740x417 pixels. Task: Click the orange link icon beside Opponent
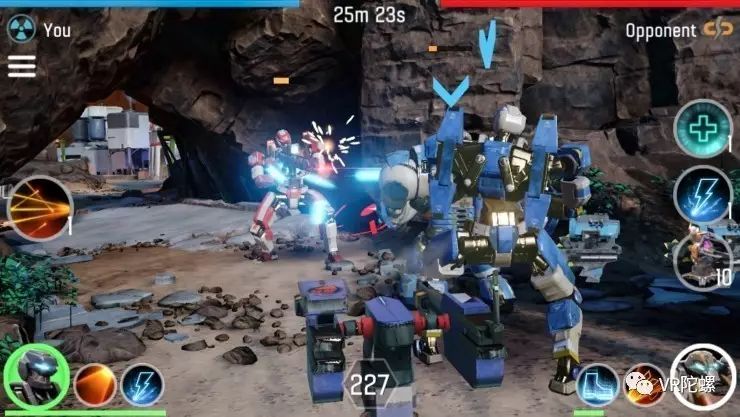[x=717, y=29]
